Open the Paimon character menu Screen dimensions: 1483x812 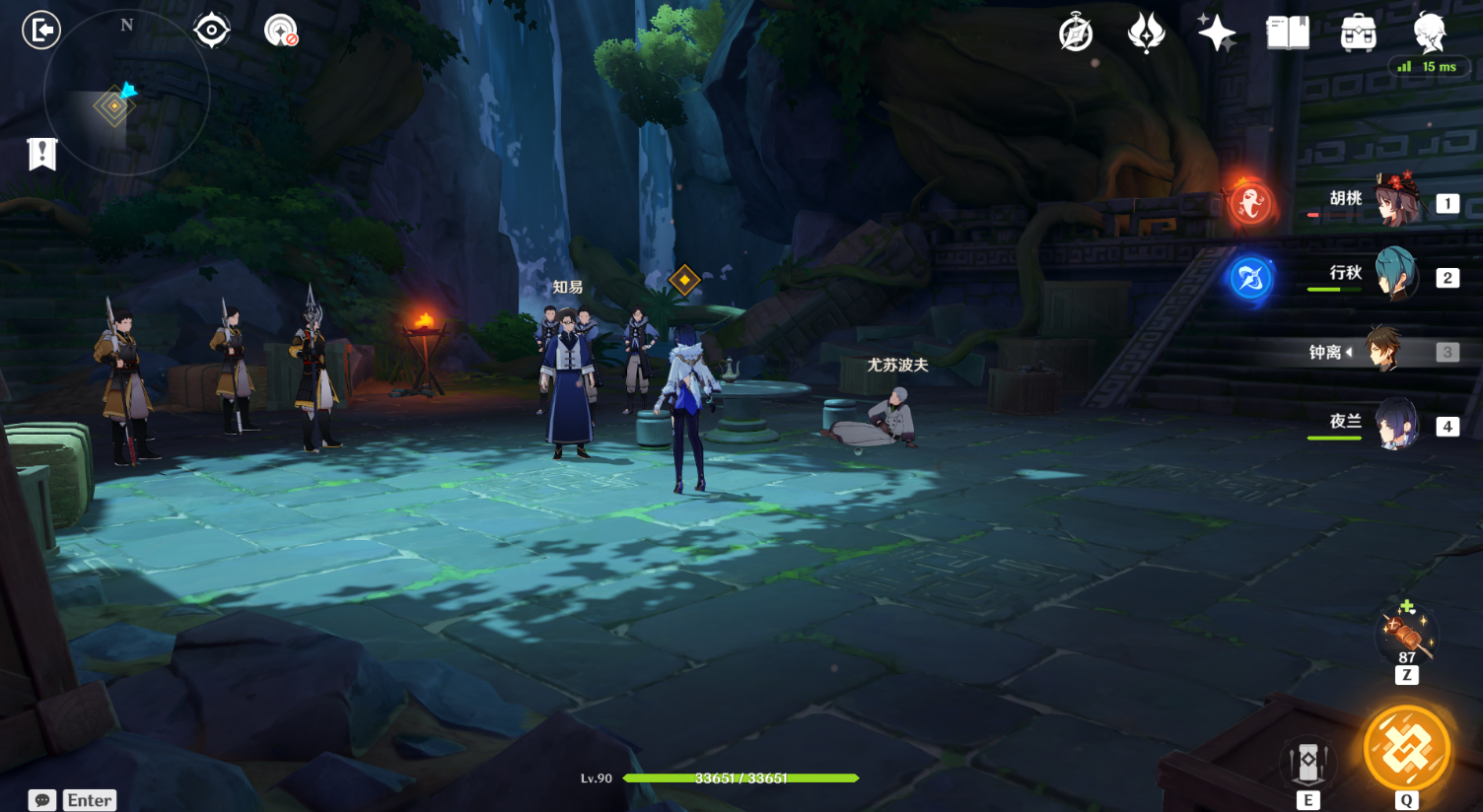1429,33
